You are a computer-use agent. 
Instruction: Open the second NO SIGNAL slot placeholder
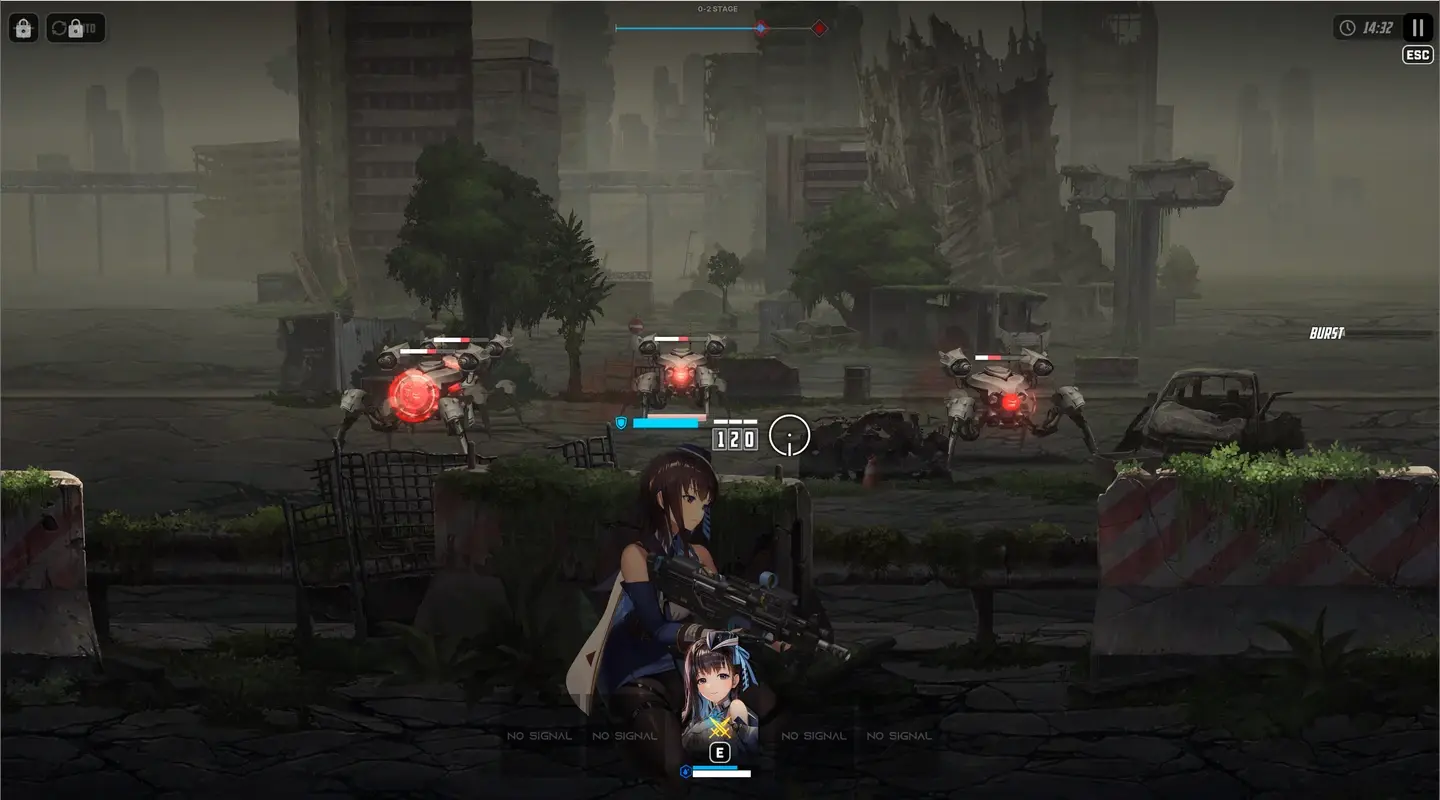click(624, 735)
